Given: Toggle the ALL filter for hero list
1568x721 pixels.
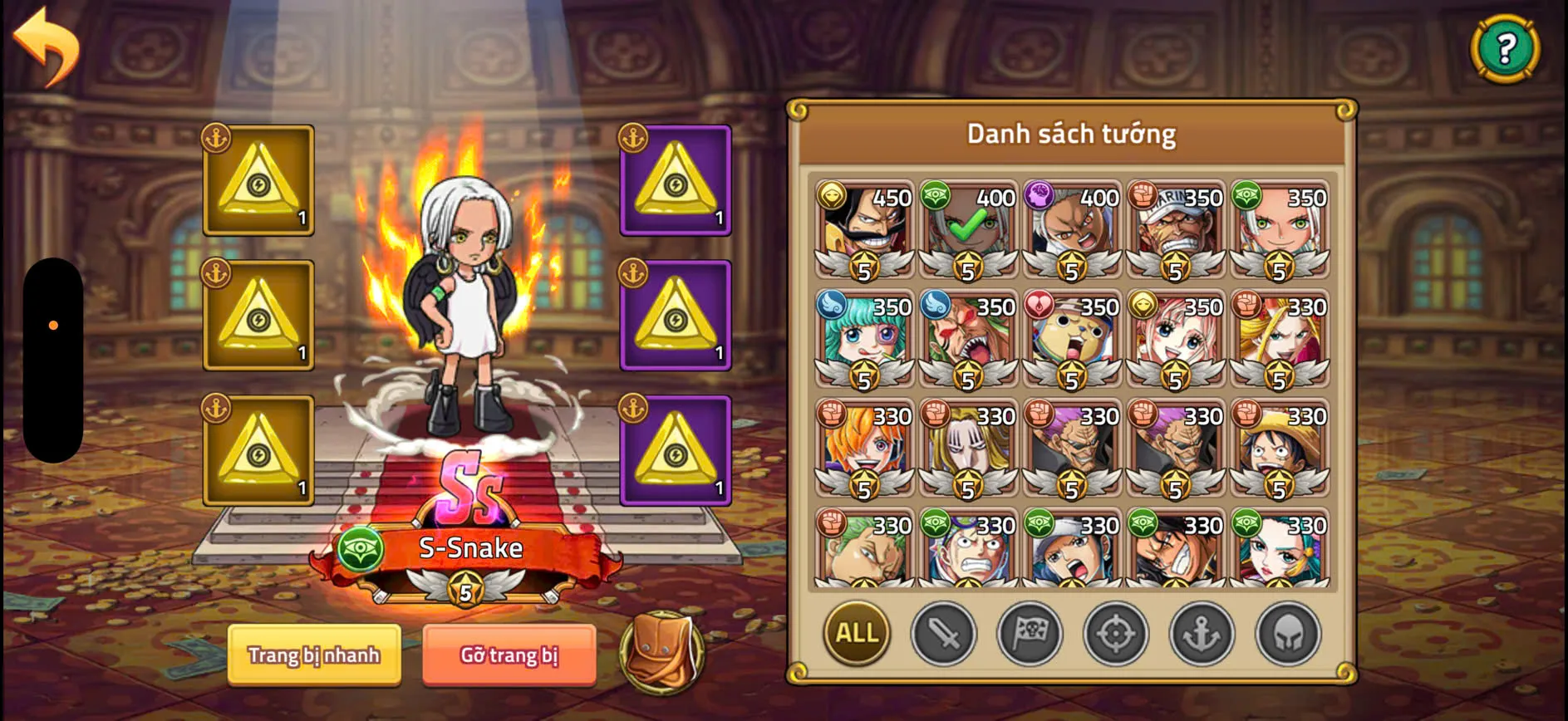Looking at the screenshot, I should point(856,634).
